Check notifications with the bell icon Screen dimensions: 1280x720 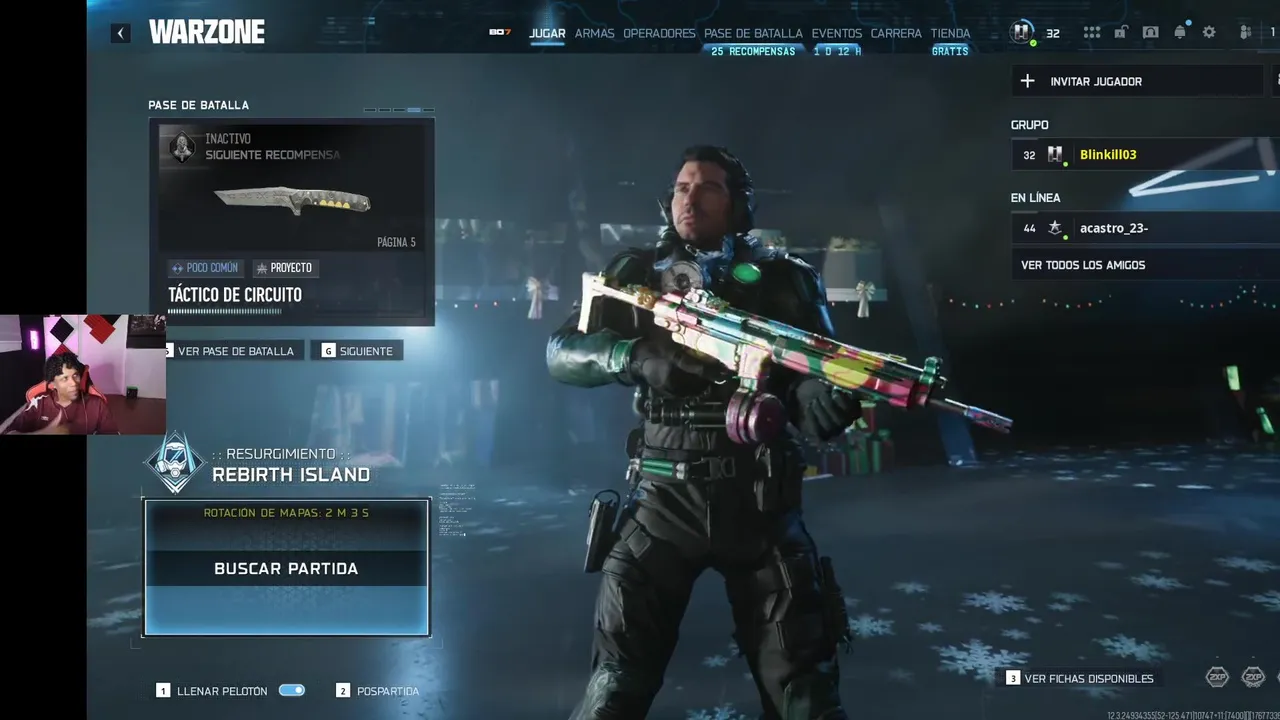[1180, 32]
